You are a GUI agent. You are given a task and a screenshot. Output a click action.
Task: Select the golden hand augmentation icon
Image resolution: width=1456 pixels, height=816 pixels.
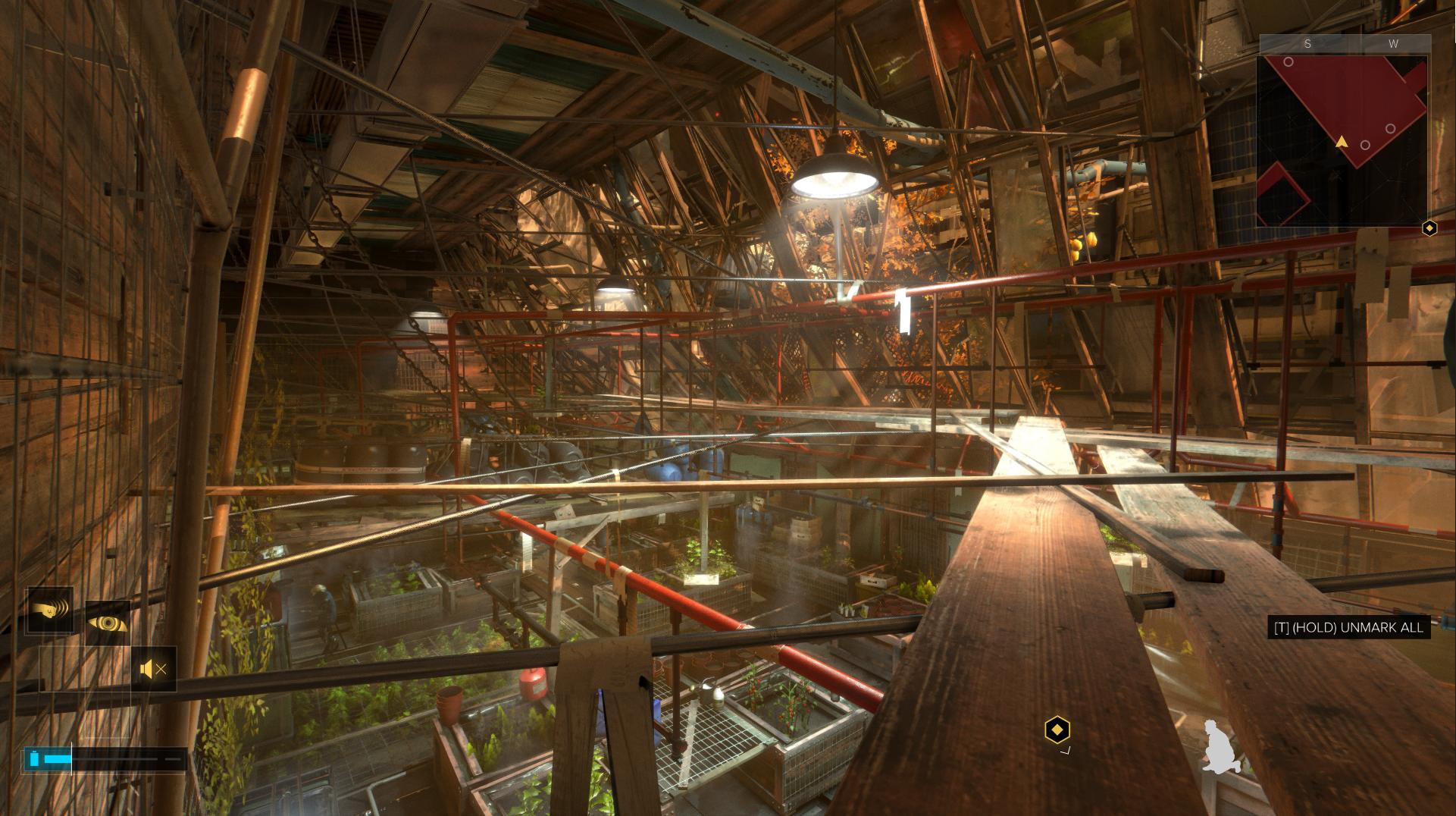pyautogui.click(x=50, y=610)
